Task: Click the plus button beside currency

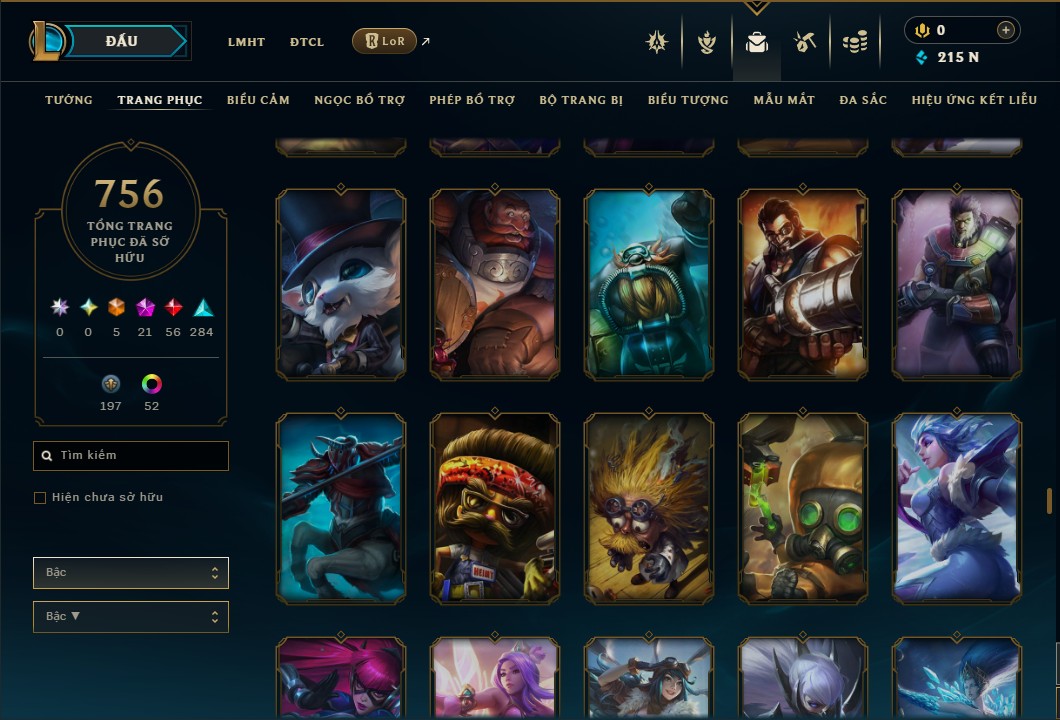Action: tap(1005, 31)
